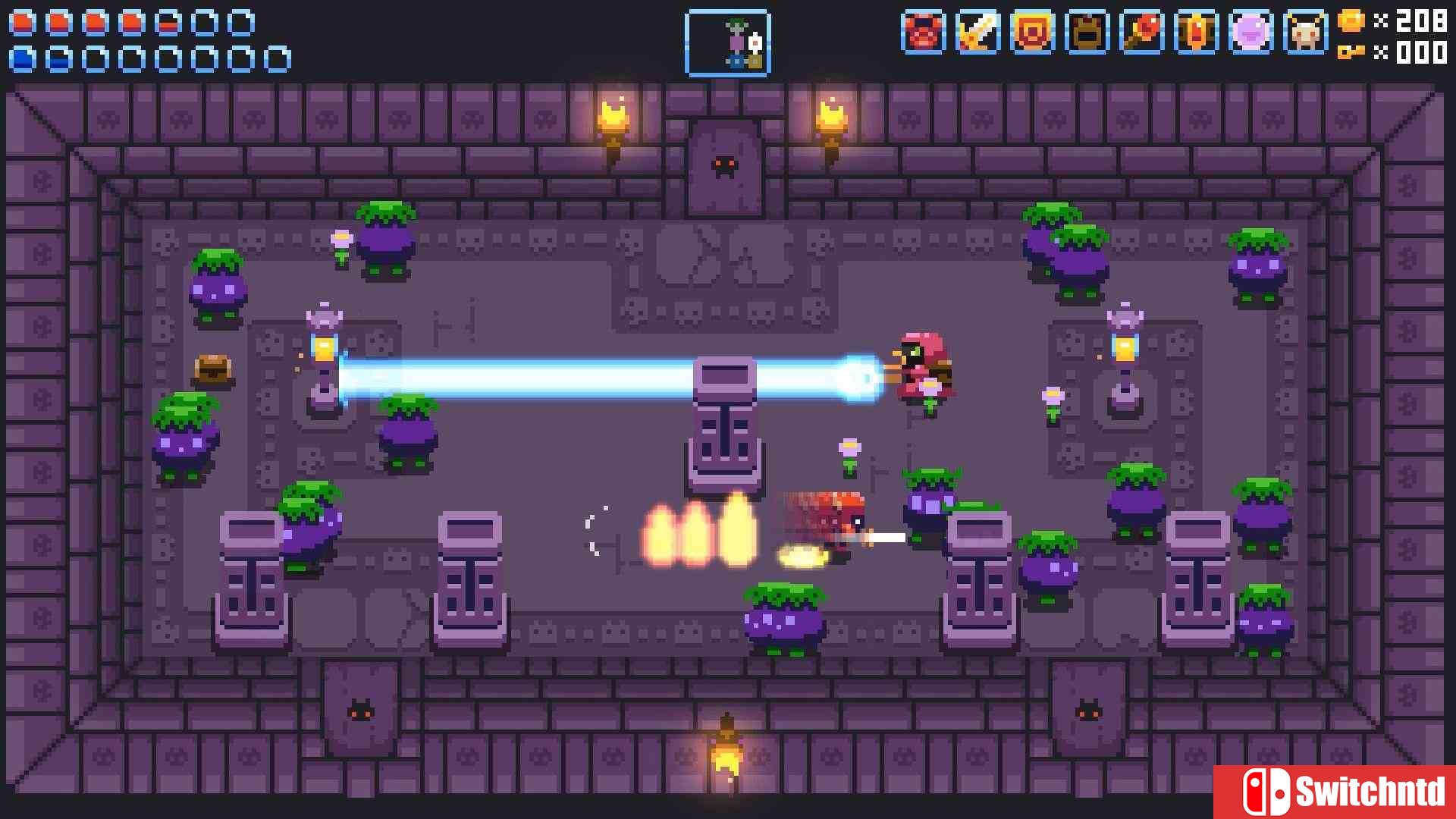Choose the horned white skull icon
Screen dimensions: 1456x819
point(1305,33)
